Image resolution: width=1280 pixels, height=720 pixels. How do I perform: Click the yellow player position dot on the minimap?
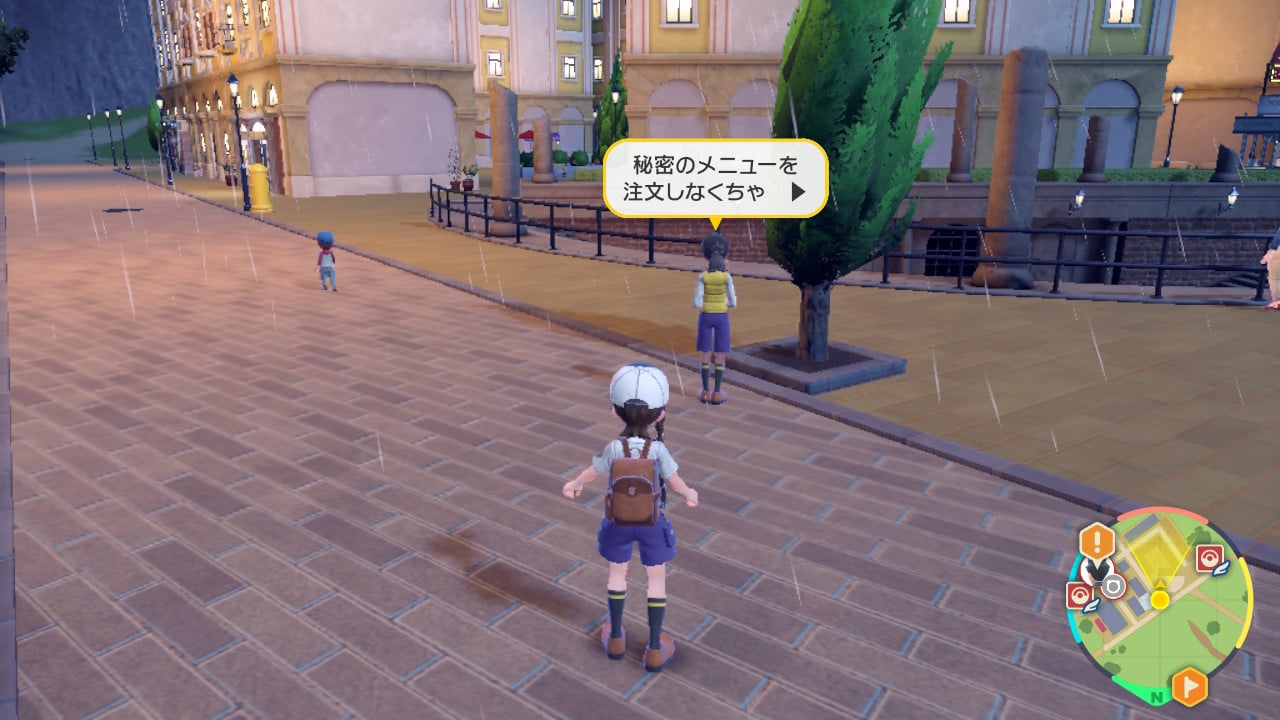point(1160,600)
